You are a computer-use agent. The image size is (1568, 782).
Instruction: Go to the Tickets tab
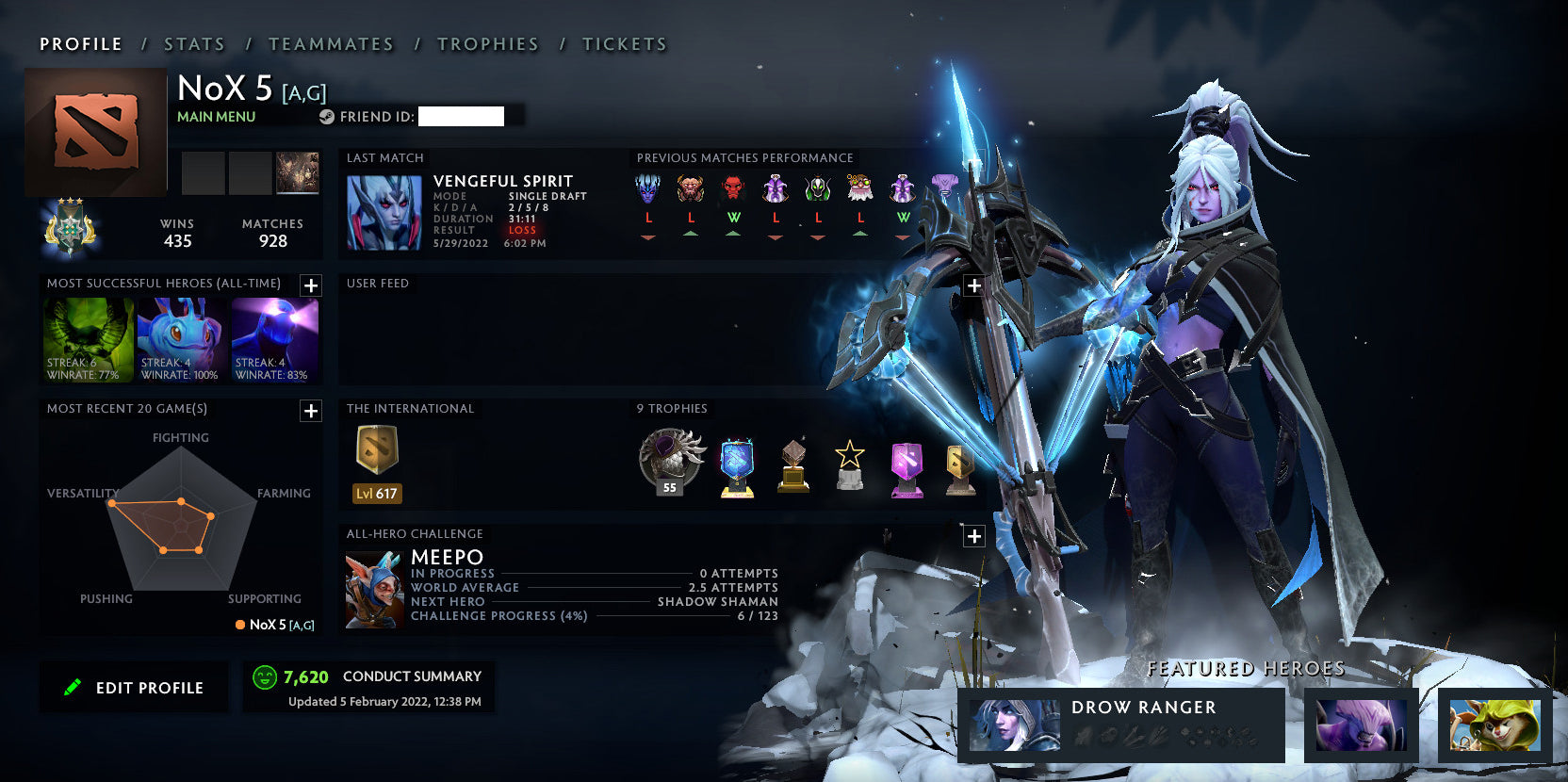(x=624, y=44)
